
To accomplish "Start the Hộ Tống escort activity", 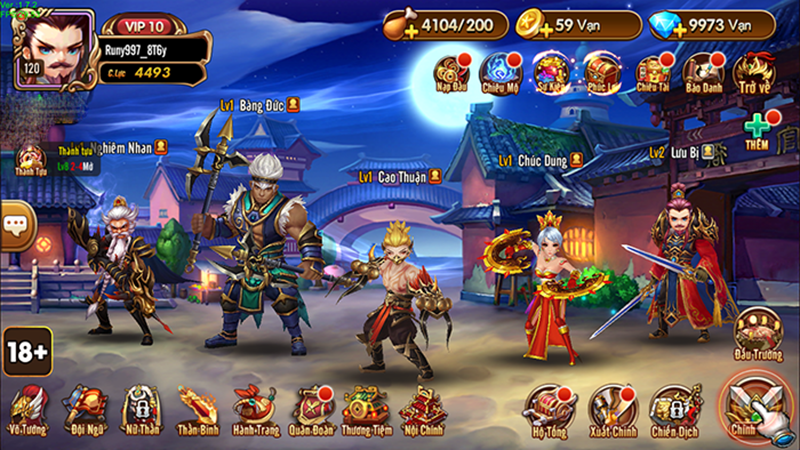I will coord(551,408).
